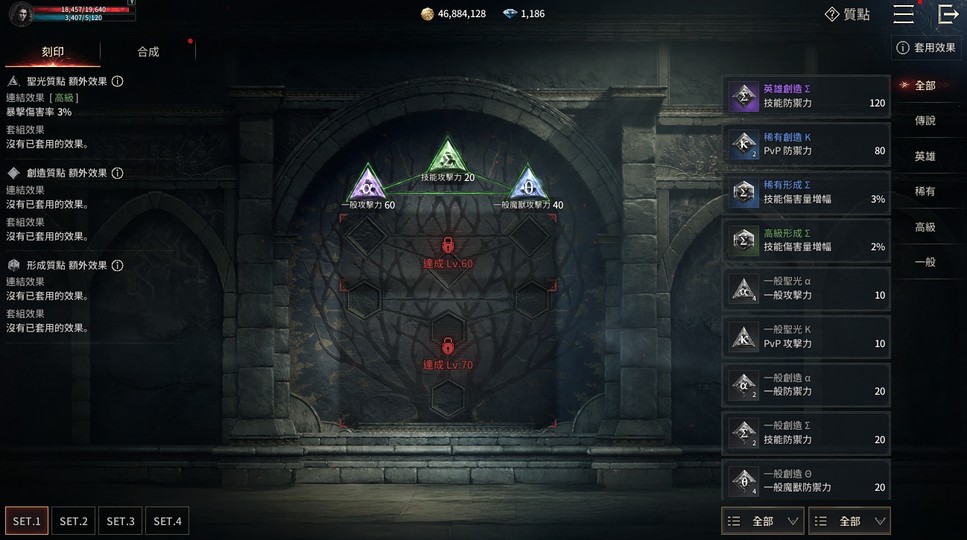Show the 套用效果 details
967x540 pixels.
pyautogui.click(x=926, y=47)
